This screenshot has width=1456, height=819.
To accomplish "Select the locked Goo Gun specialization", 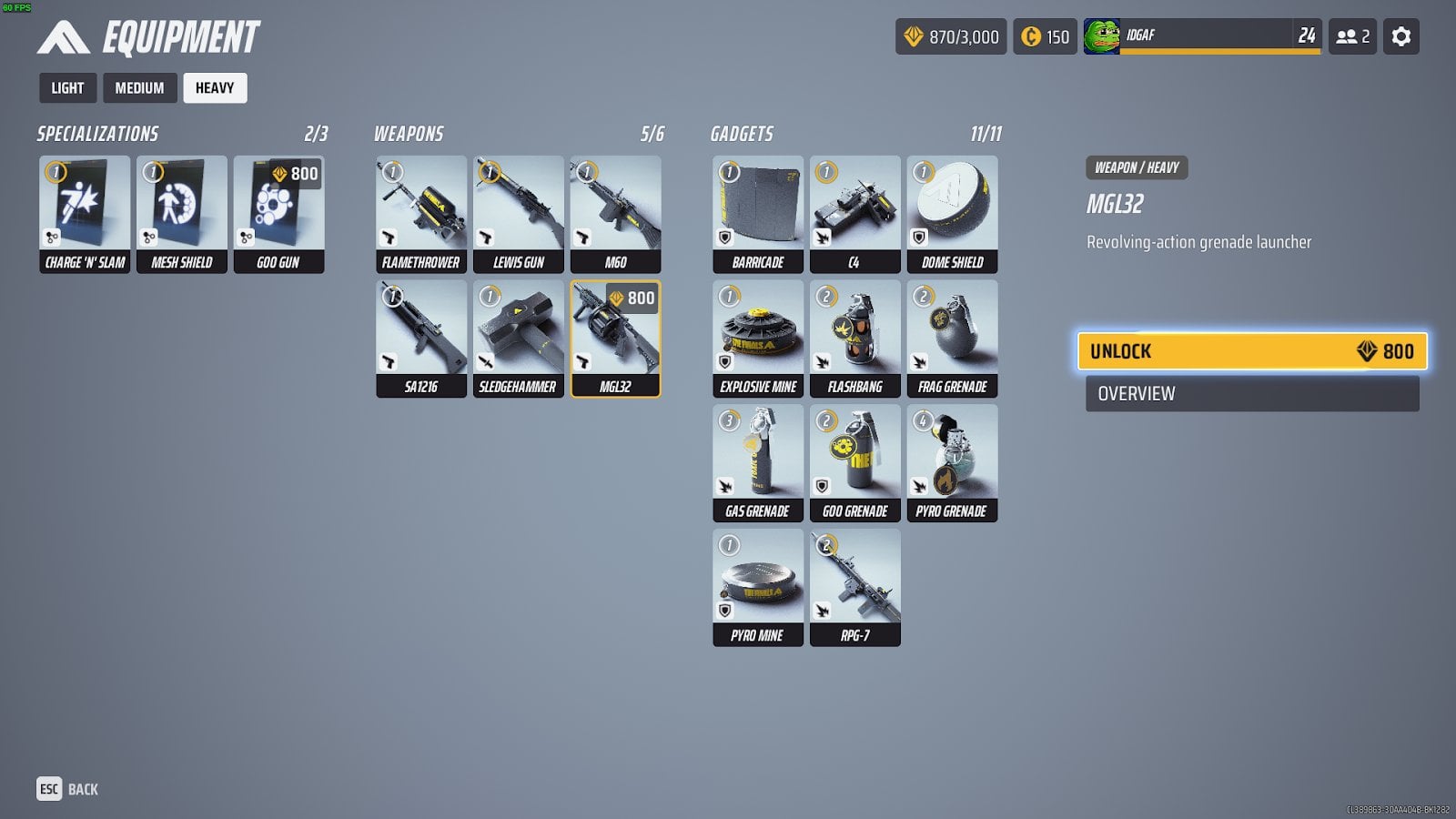I will click(x=278, y=214).
